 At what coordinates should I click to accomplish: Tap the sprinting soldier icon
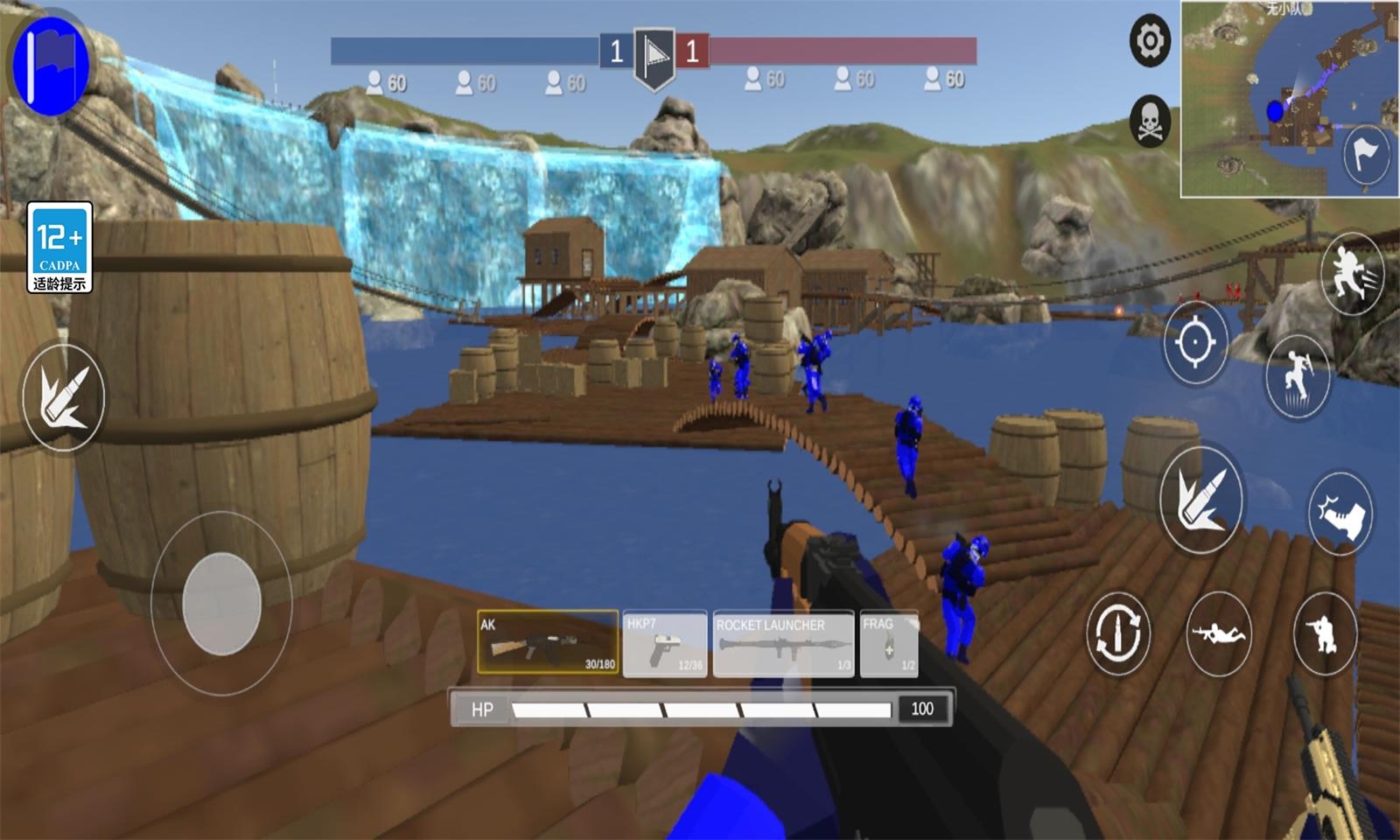(1351, 273)
